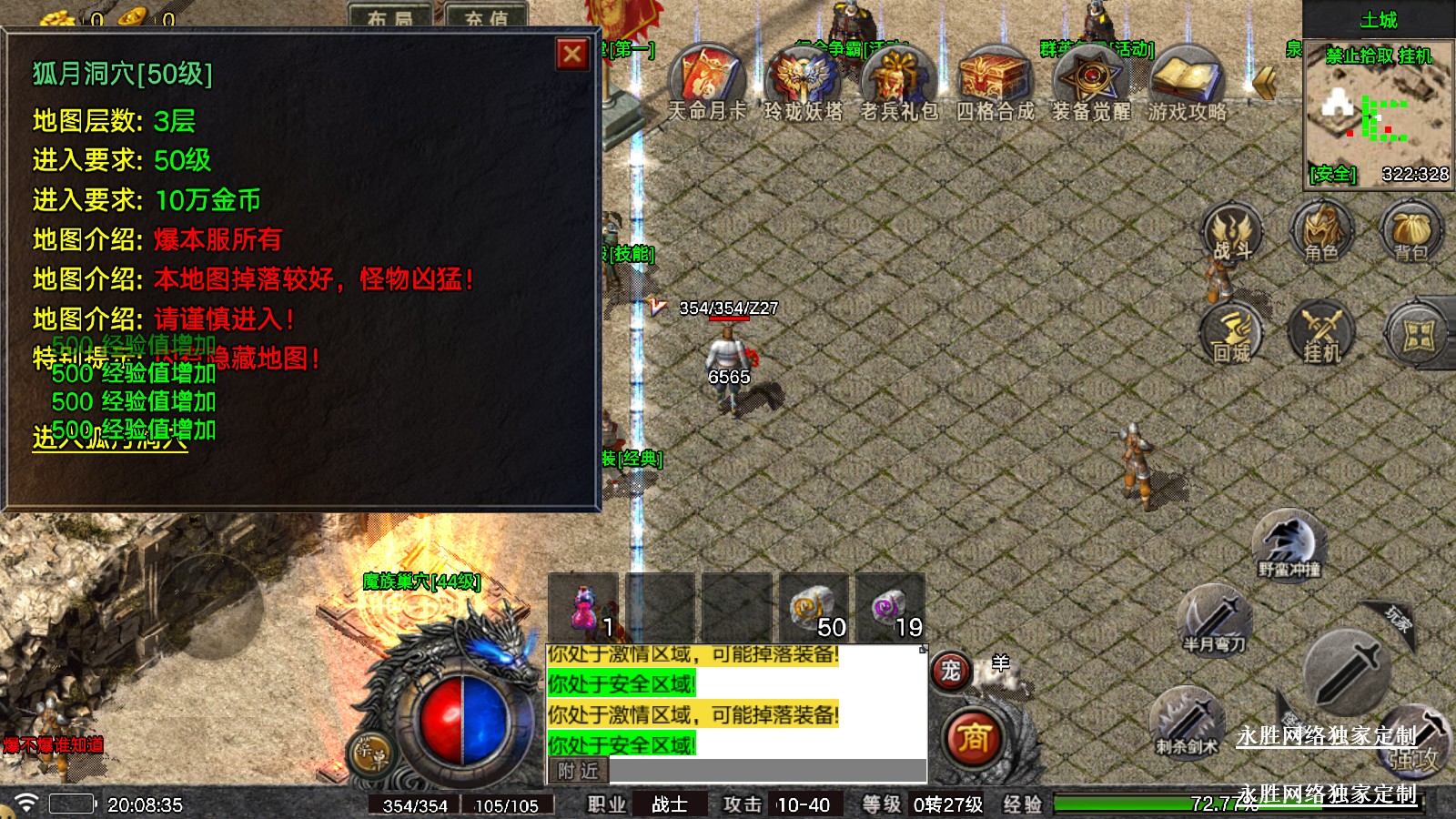The width and height of the screenshot is (1456, 819).
Task: Open the 战斗 combat menu
Action: pos(1232,232)
